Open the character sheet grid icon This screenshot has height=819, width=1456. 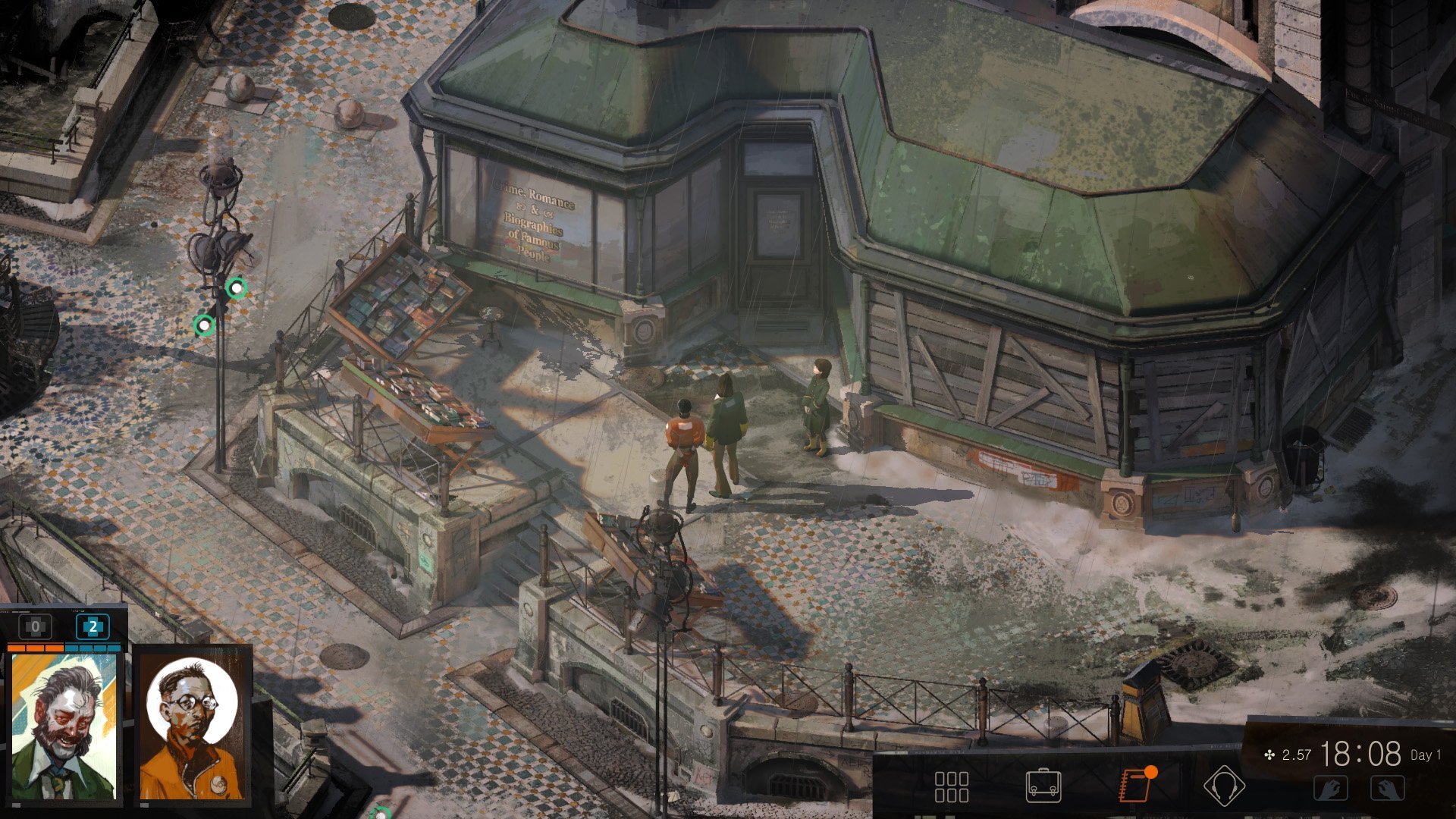951,787
